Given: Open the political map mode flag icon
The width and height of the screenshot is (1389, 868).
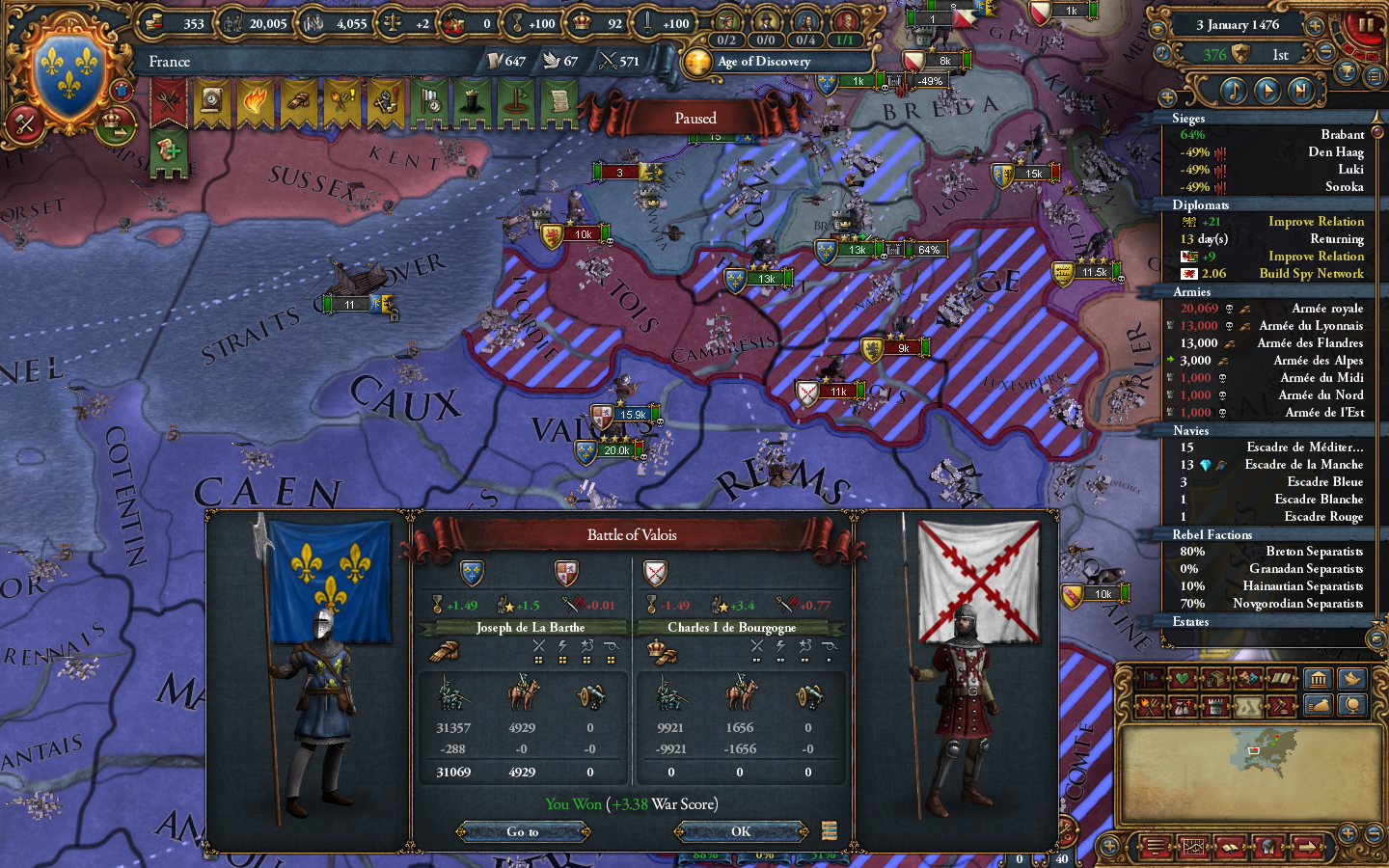Looking at the screenshot, I should tap(1150, 677).
